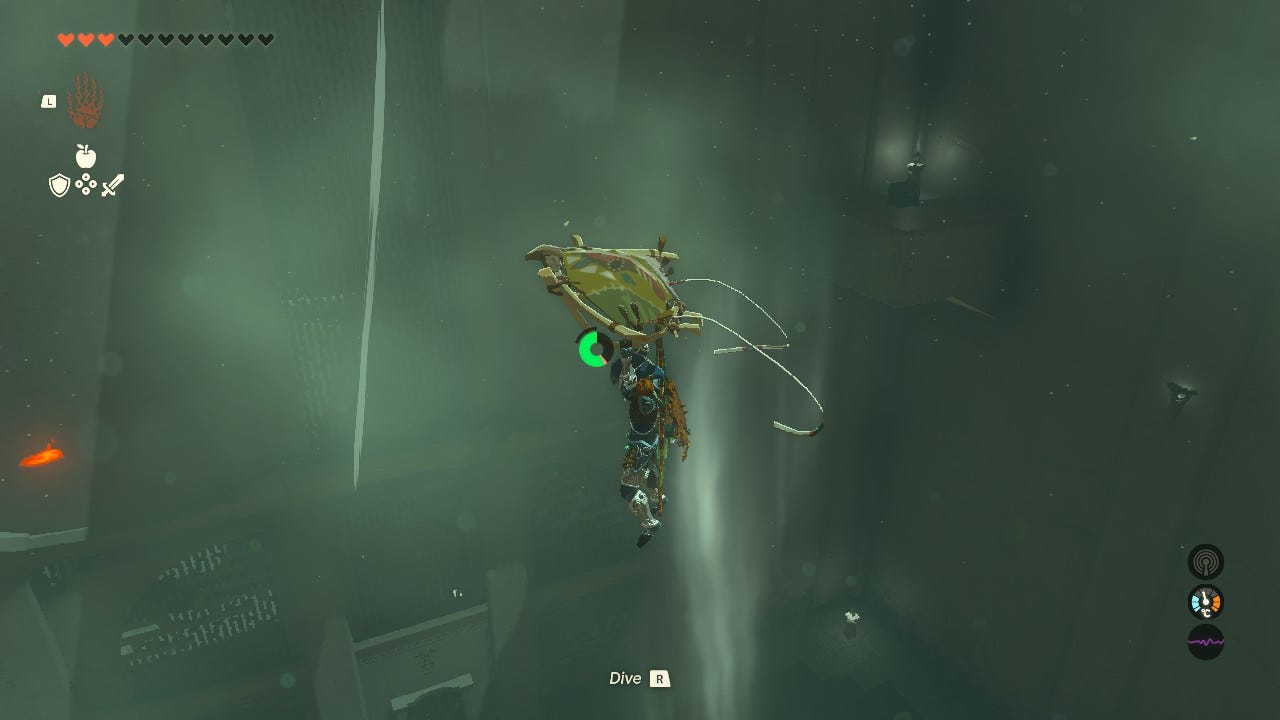Toggle the purple sound meter display
The height and width of the screenshot is (720, 1280).
pyautogui.click(x=1206, y=641)
